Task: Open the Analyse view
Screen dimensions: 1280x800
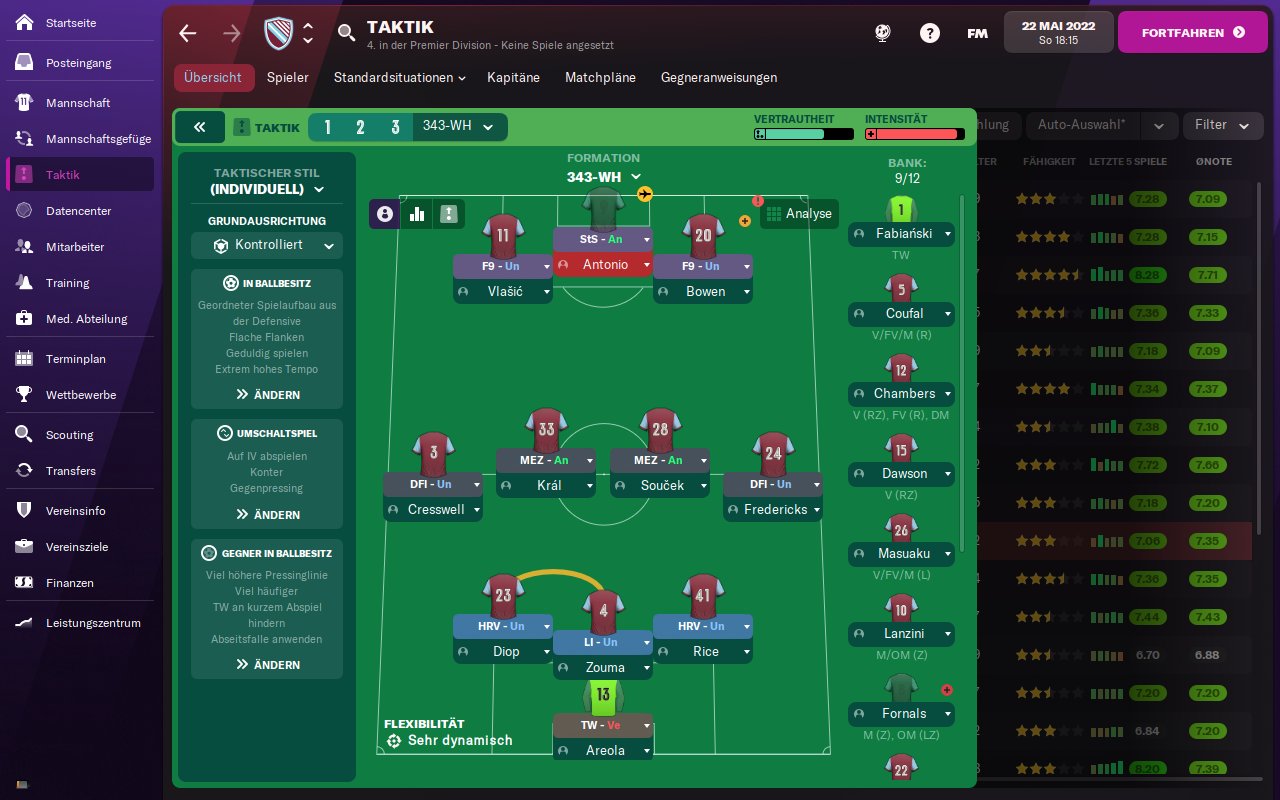Action: click(798, 214)
